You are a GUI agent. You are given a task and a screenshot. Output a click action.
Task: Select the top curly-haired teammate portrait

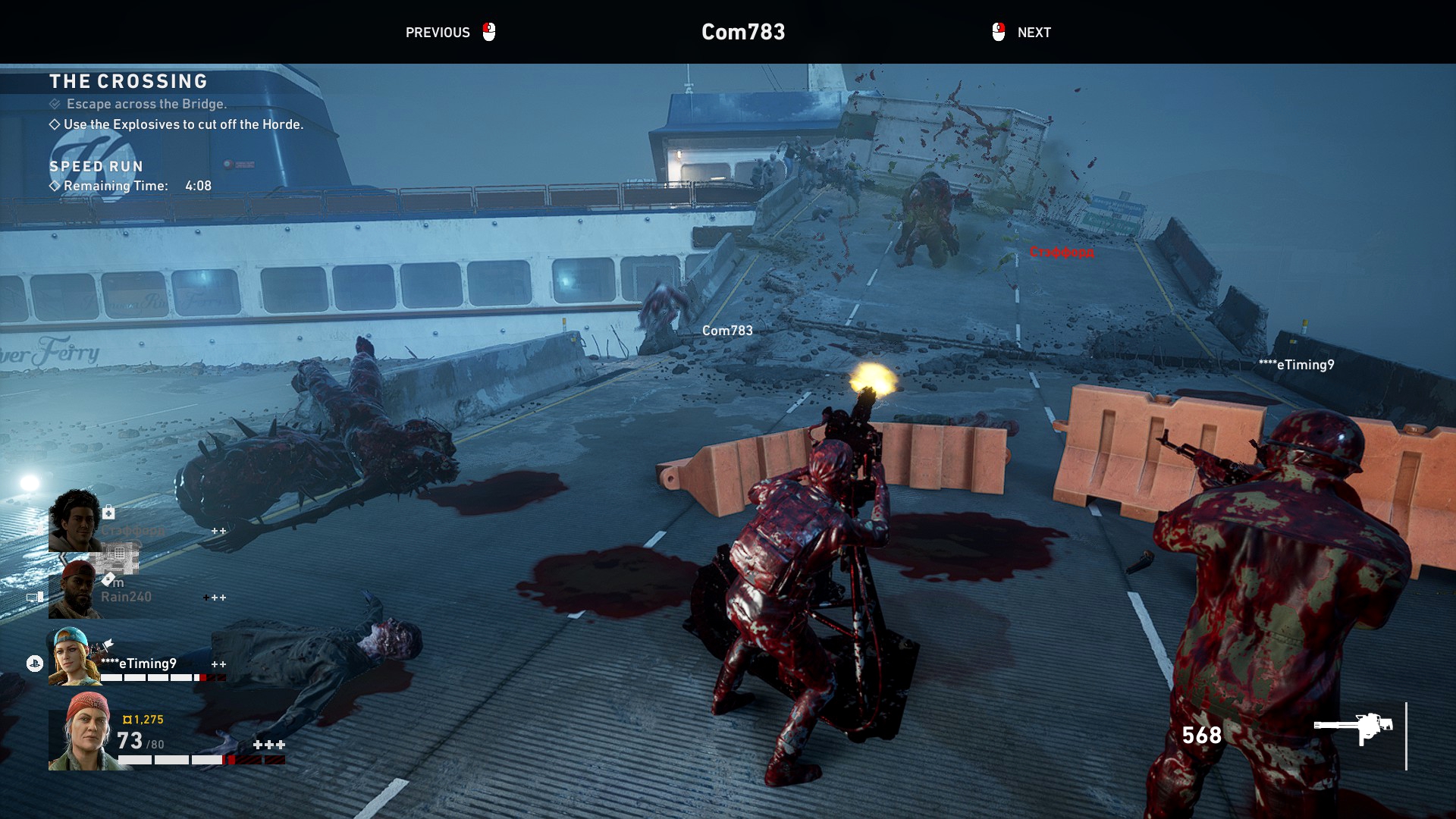[74, 520]
